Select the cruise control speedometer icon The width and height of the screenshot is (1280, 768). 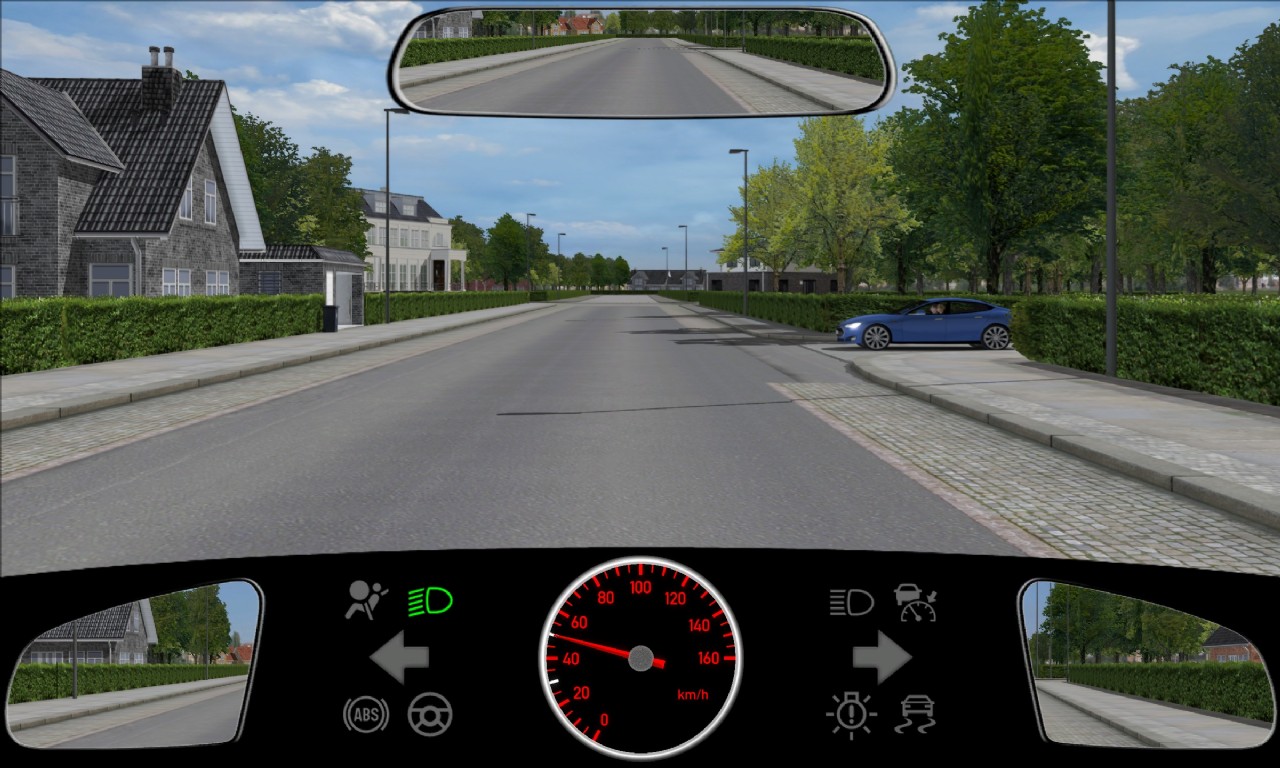coord(915,602)
